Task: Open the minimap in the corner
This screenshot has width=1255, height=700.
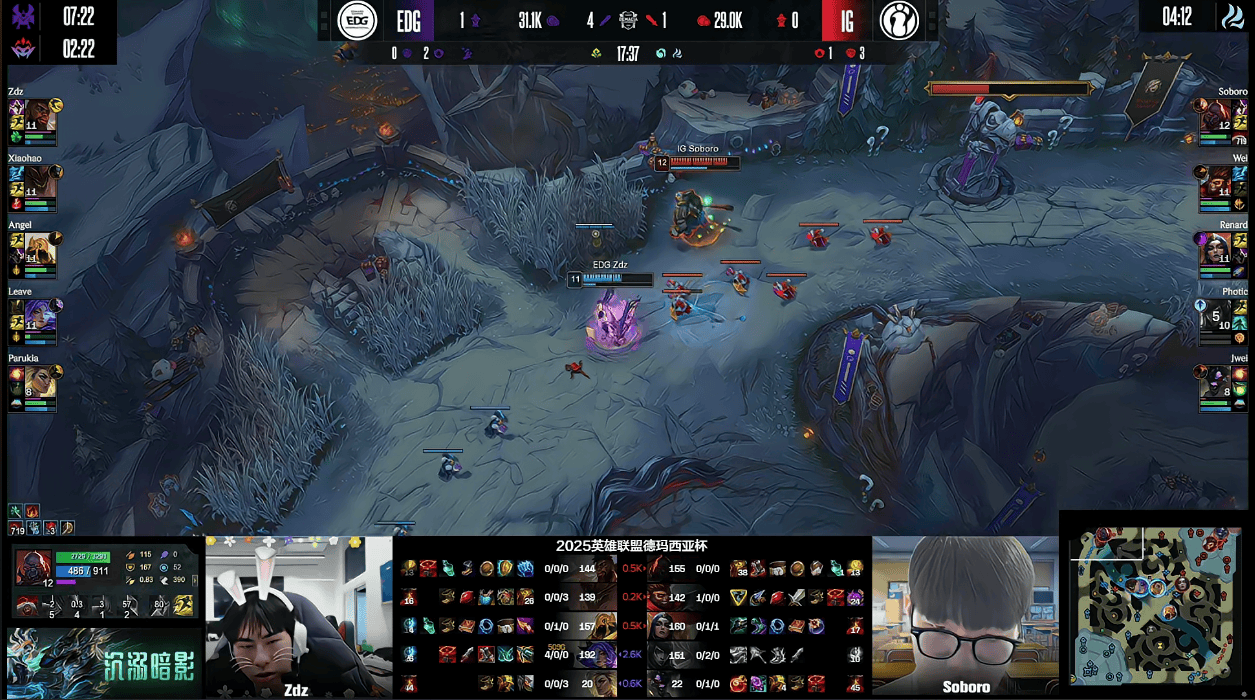Action: click(x=1156, y=604)
